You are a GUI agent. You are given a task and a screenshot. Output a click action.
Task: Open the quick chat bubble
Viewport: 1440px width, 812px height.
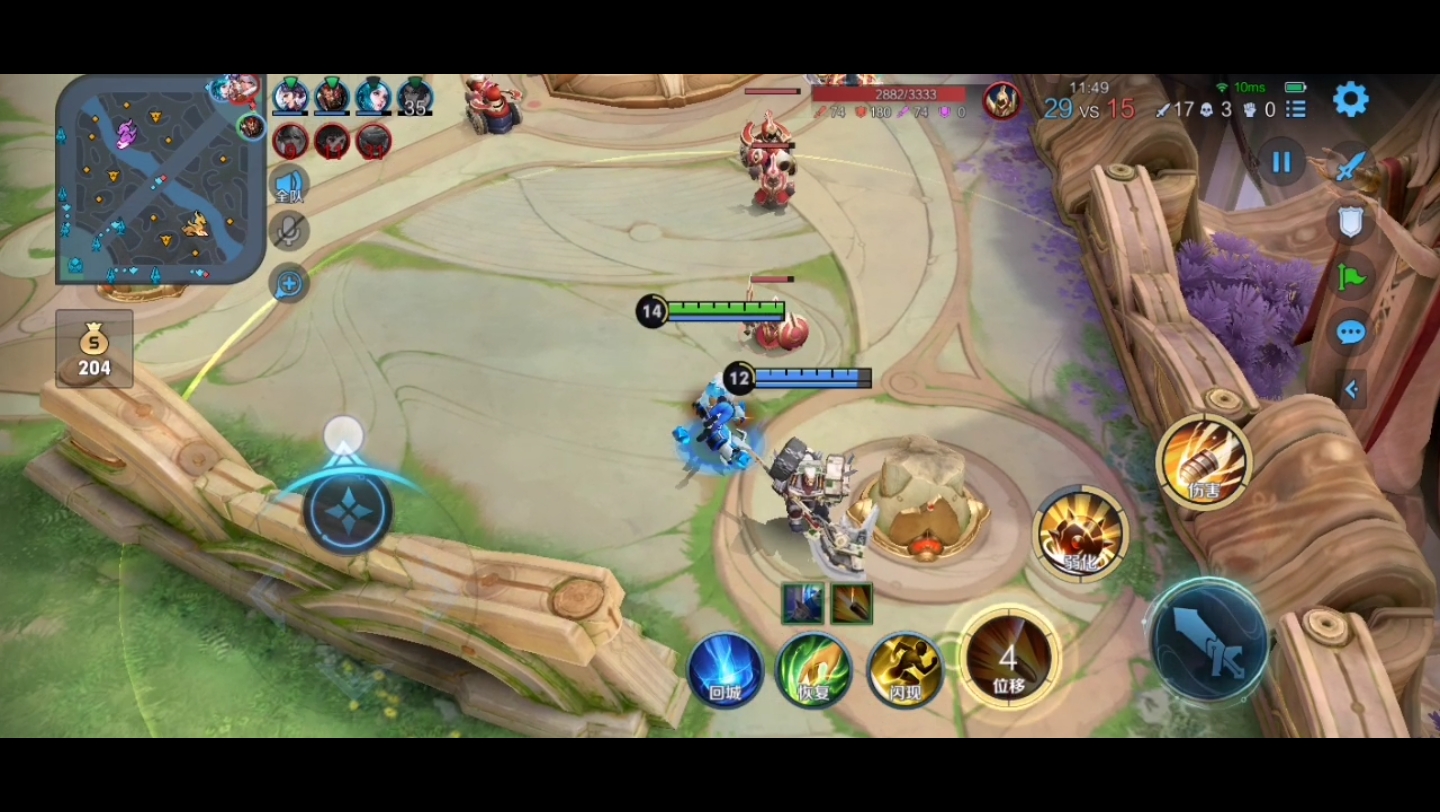pos(1350,332)
